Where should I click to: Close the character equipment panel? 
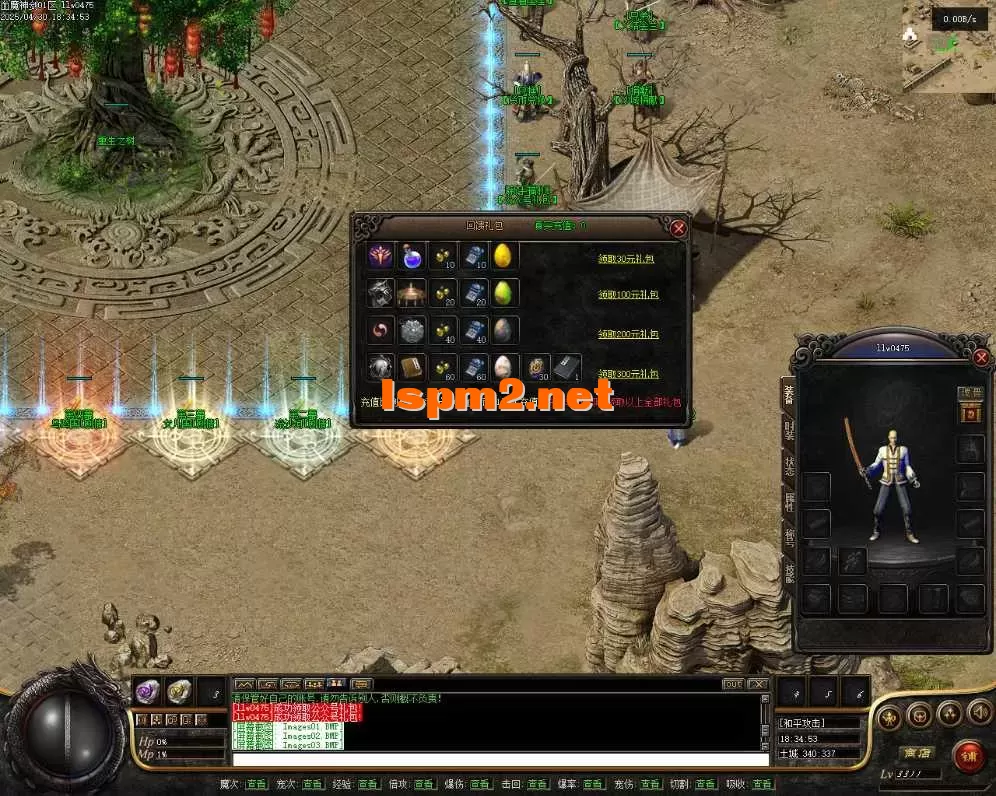tap(981, 357)
